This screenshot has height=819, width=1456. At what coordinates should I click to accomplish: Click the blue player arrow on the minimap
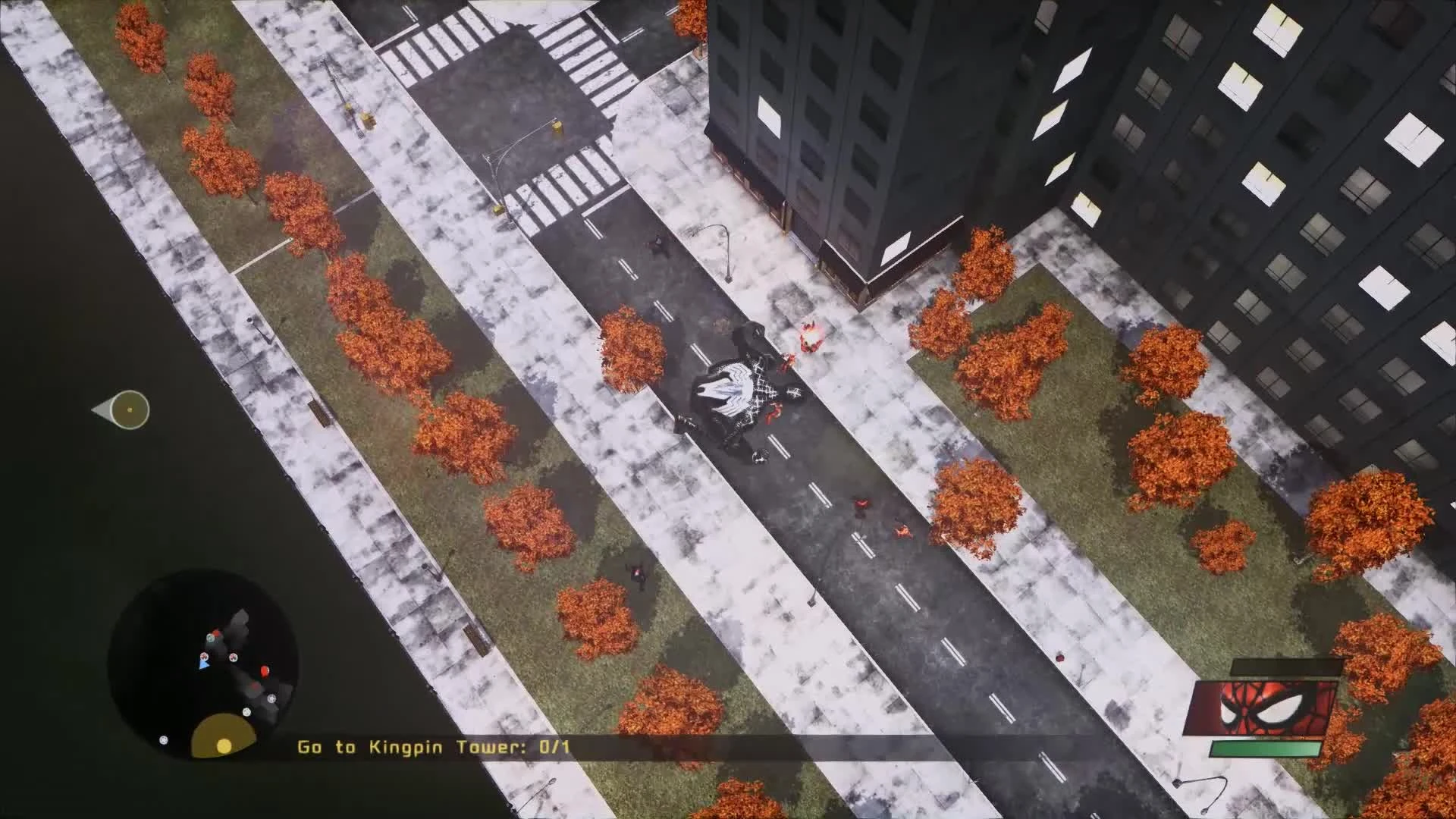(x=204, y=664)
